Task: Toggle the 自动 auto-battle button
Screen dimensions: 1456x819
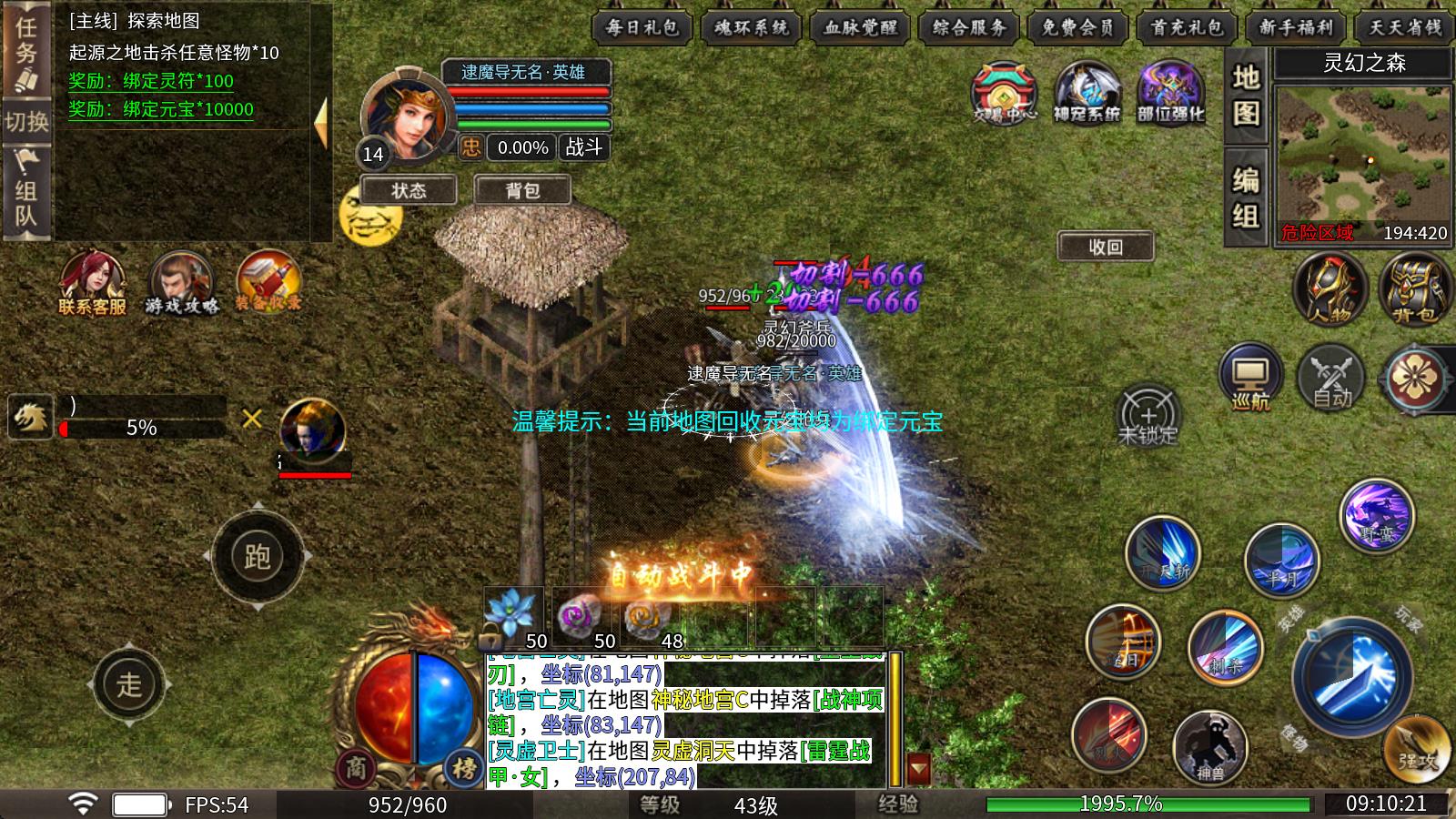Action: (x=1331, y=377)
